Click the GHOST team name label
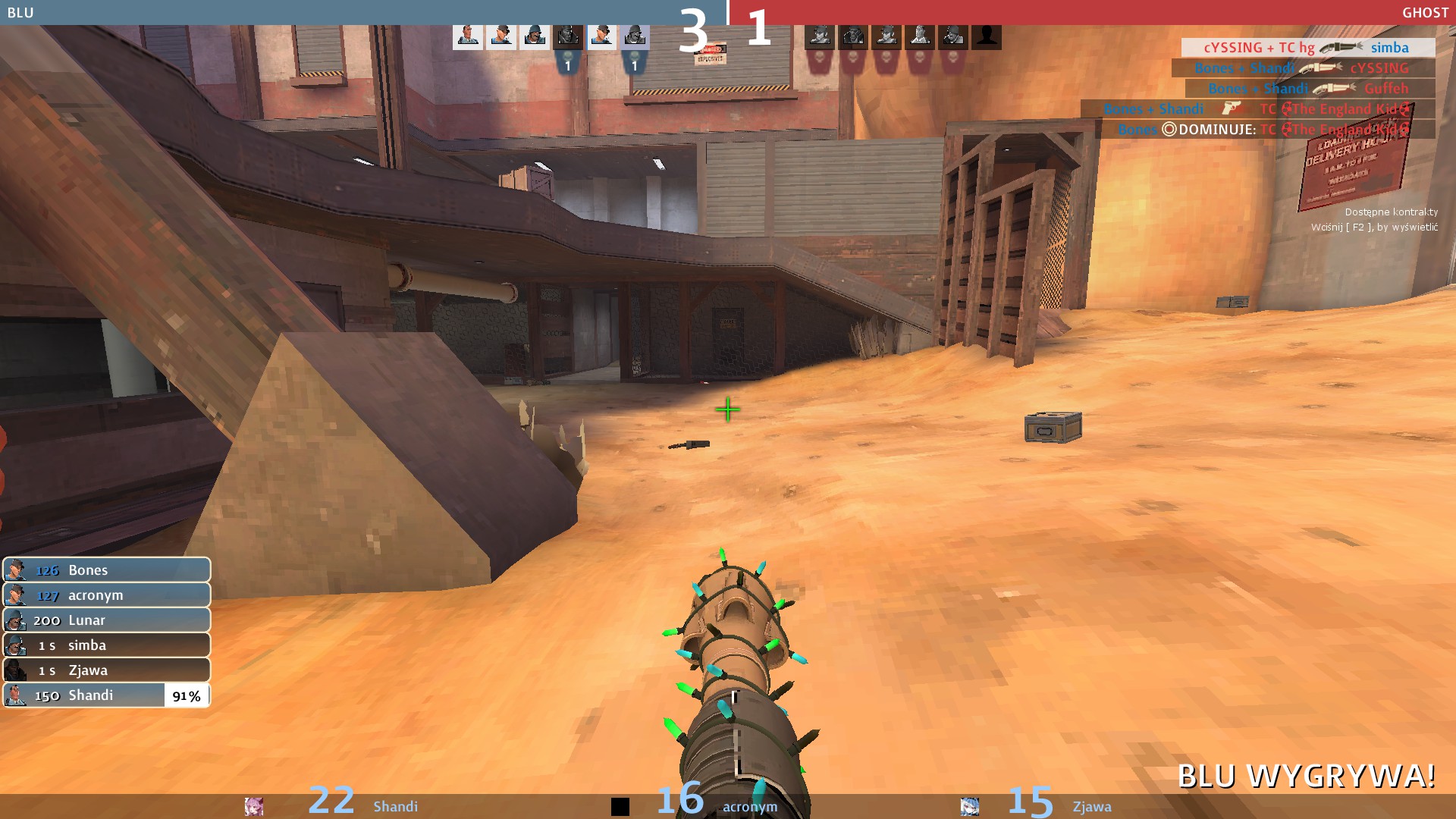This screenshot has height=819, width=1456. (x=1424, y=13)
